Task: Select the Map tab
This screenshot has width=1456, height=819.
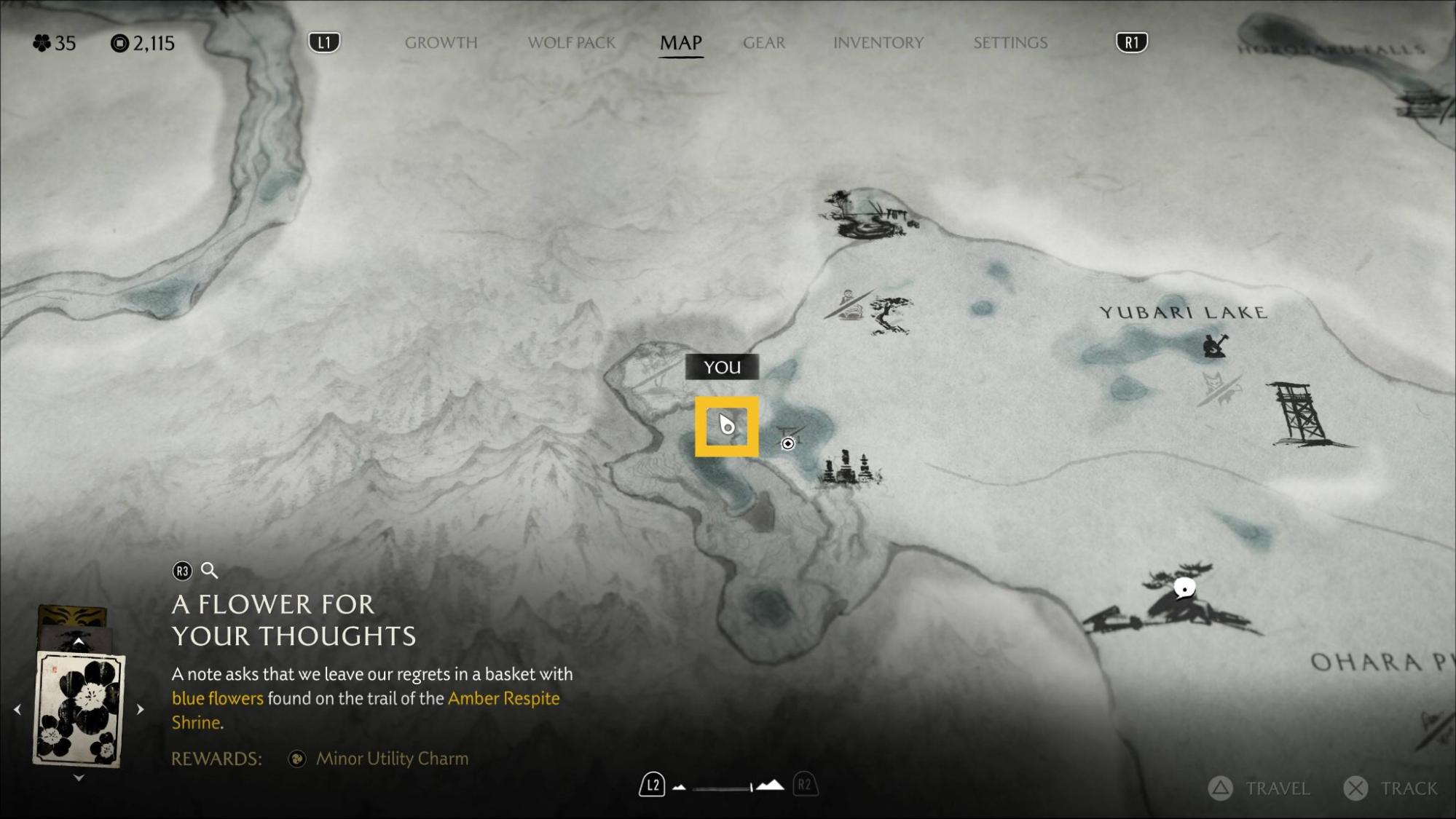Action: click(x=680, y=43)
